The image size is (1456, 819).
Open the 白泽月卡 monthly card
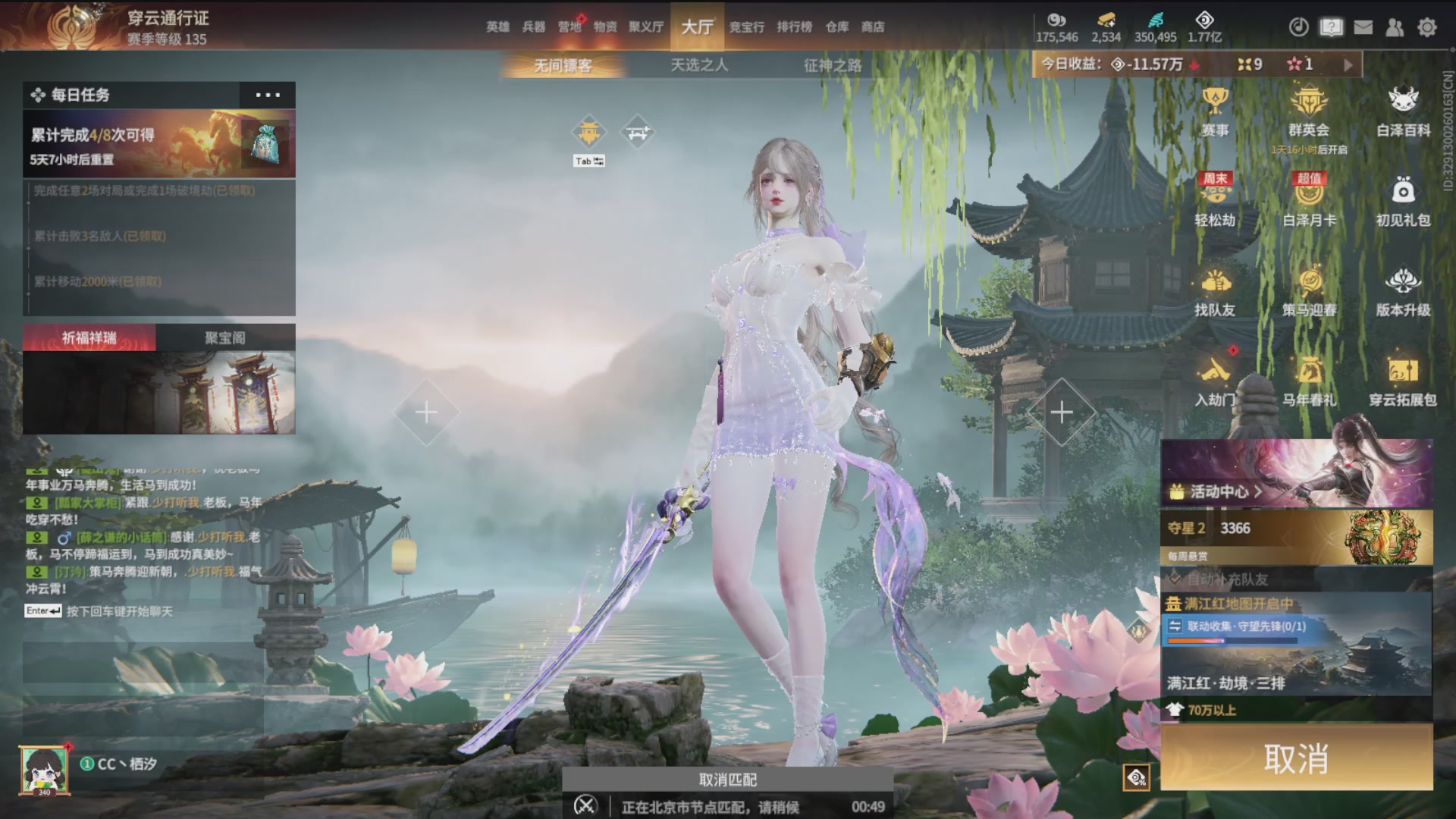coord(1309,199)
